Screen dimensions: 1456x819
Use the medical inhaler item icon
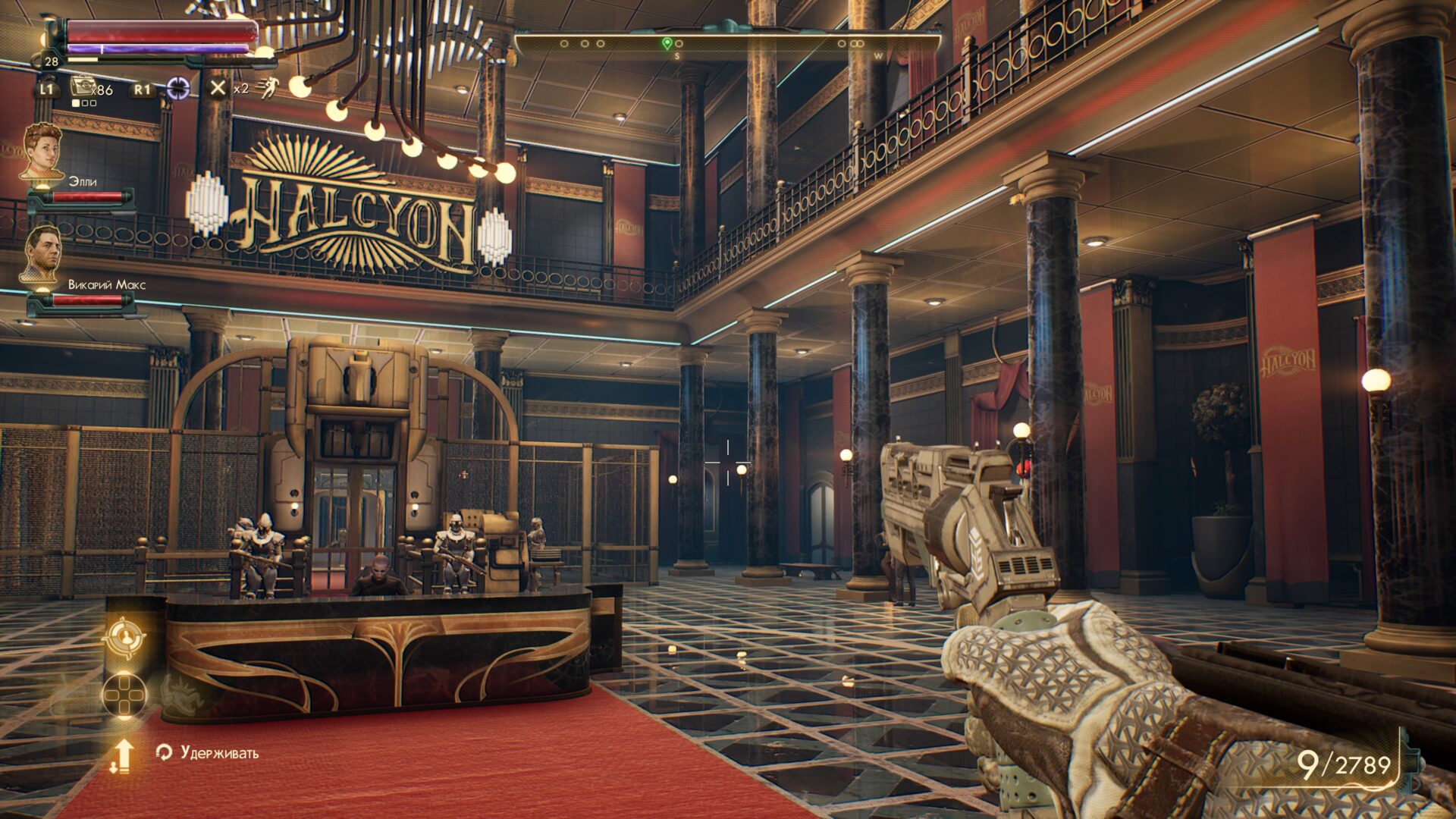[x=82, y=87]
